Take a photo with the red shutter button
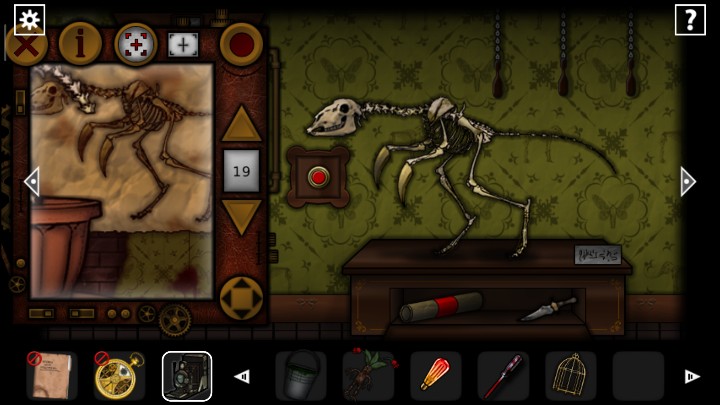 click(x=241, y=44)
